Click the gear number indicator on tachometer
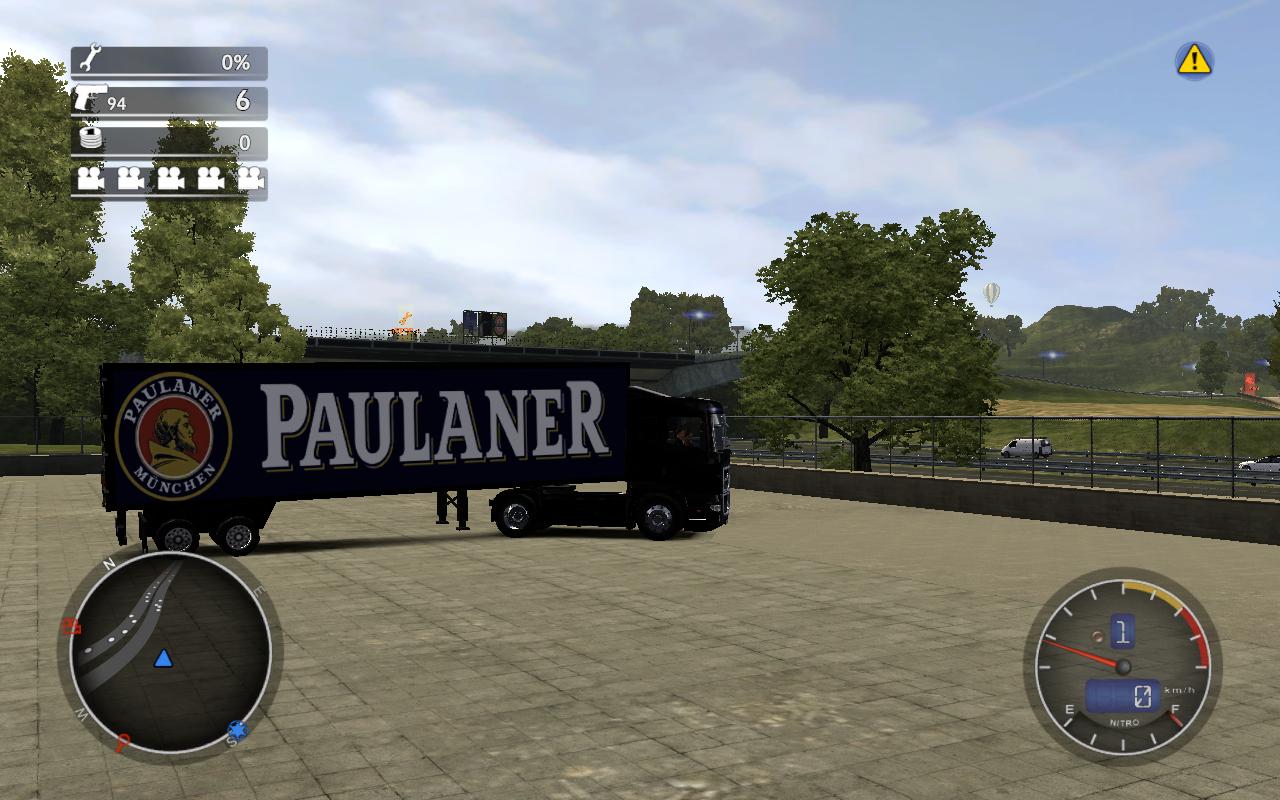This screenshot has width=1280, height=800. tap(1122, 631)
